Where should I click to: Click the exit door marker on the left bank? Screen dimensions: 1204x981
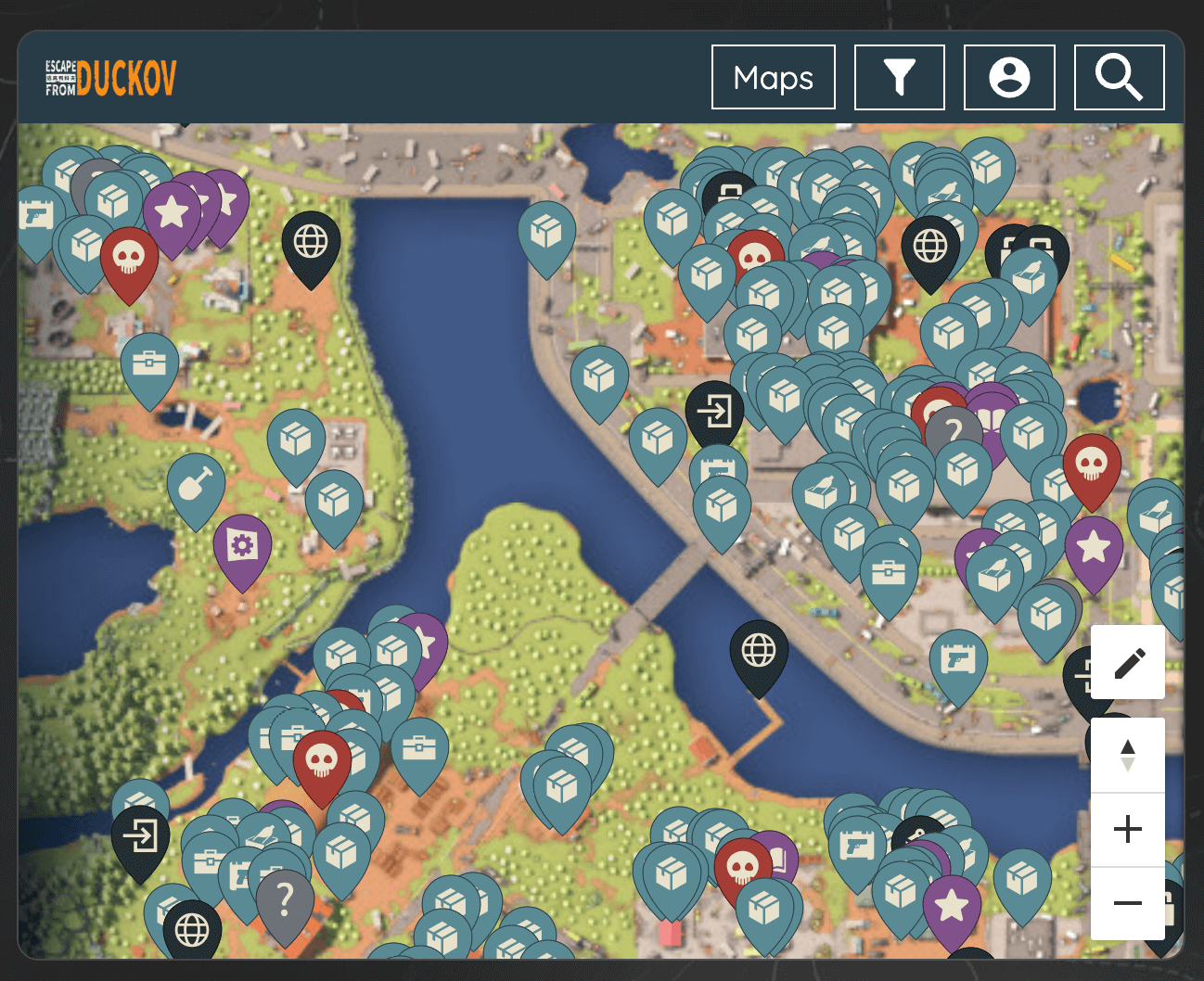[x=141, y=837]
